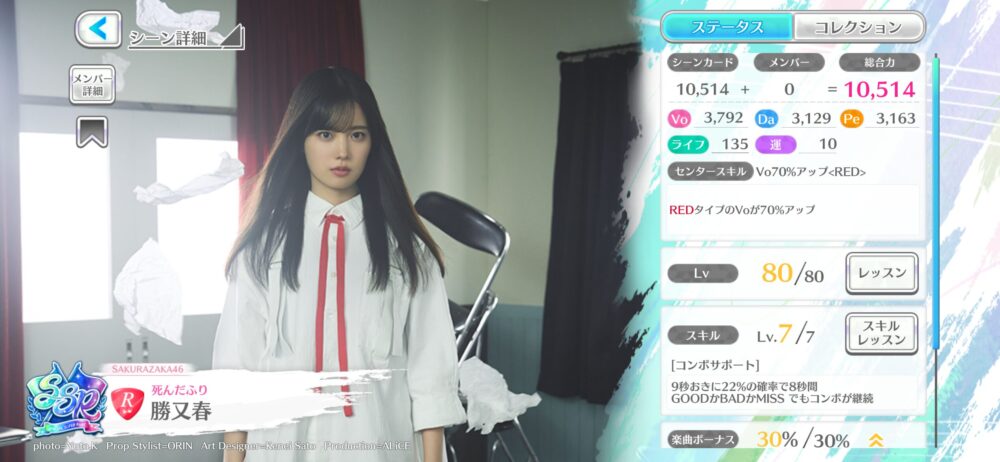Open the メンバー詳細 member details
The height and width of the screenshot is (462, 1000).
point(91,84)
